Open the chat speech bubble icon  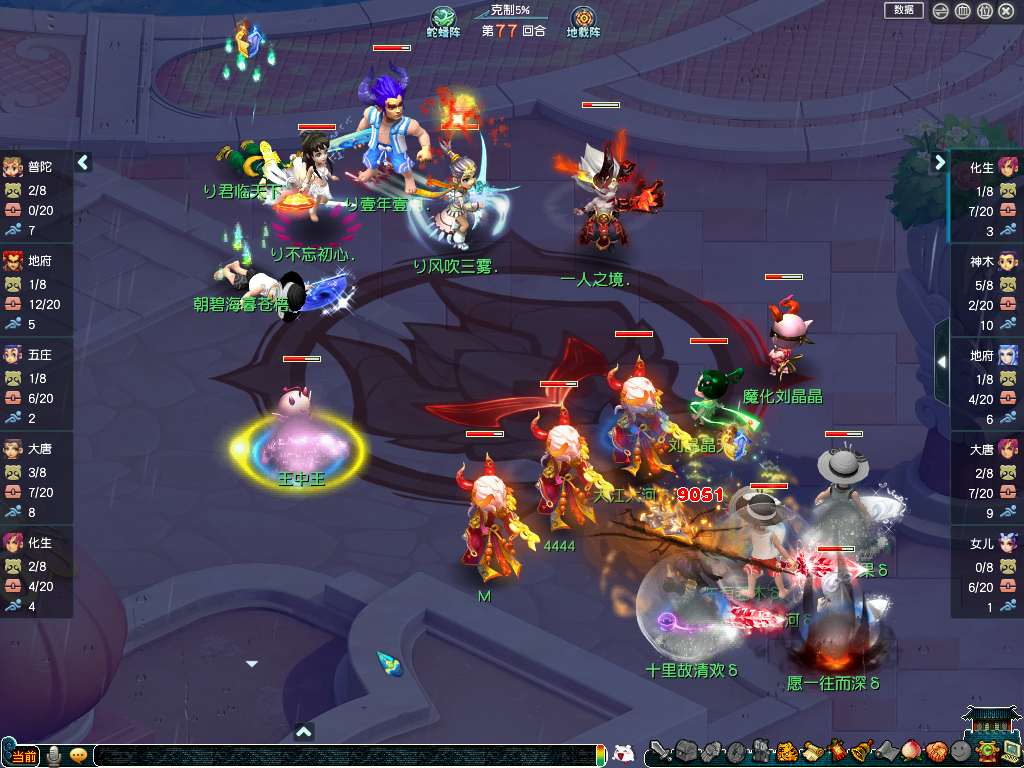(x=78, y=756)
